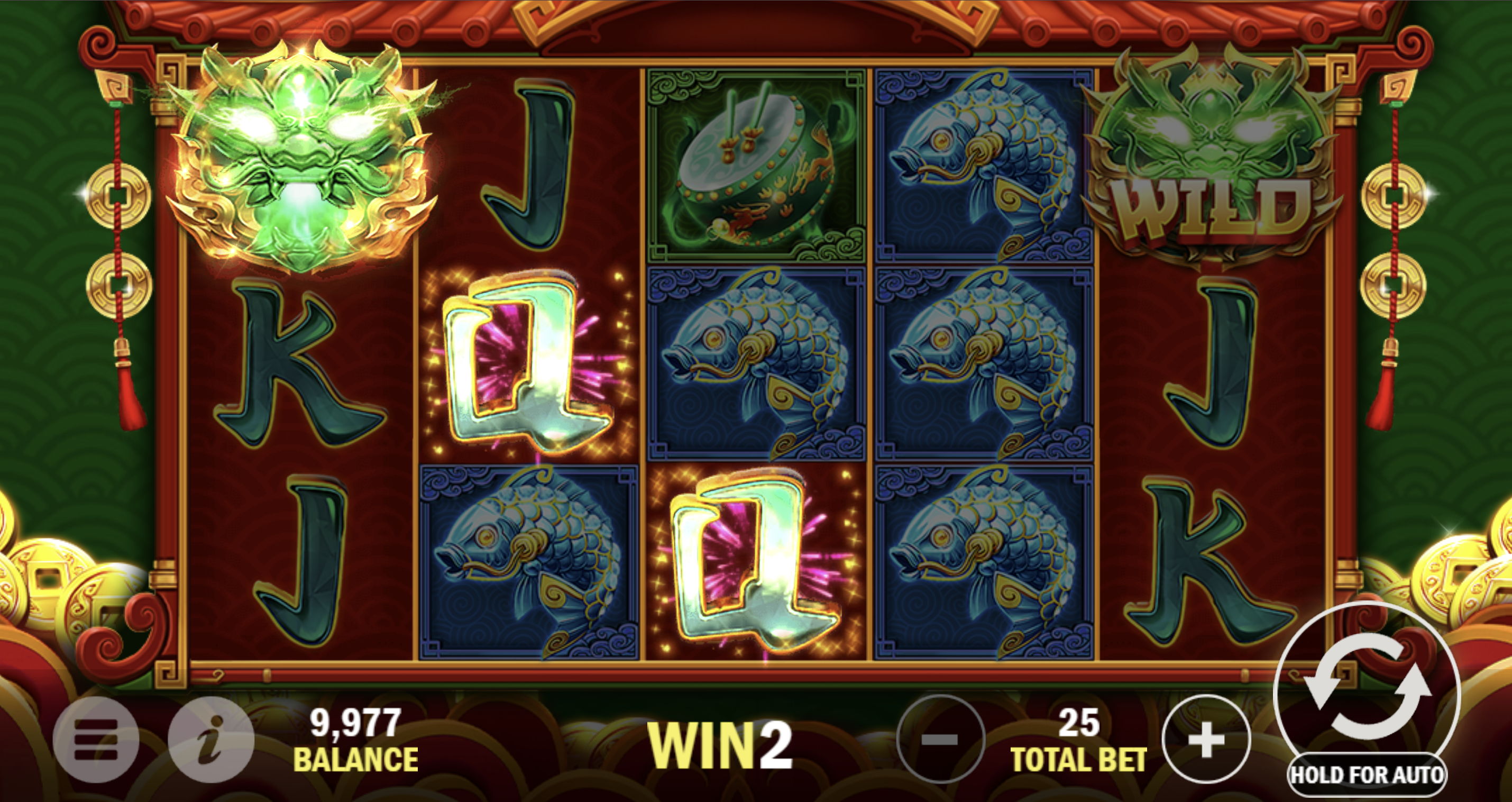Click the blue koi fish on the middle reel
1512x802 pixels.
[752, 364]
